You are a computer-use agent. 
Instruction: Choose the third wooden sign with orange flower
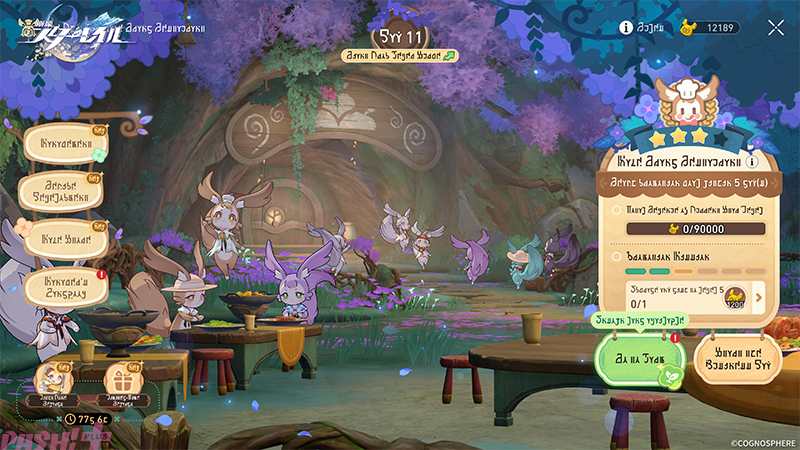pos(66,240)
